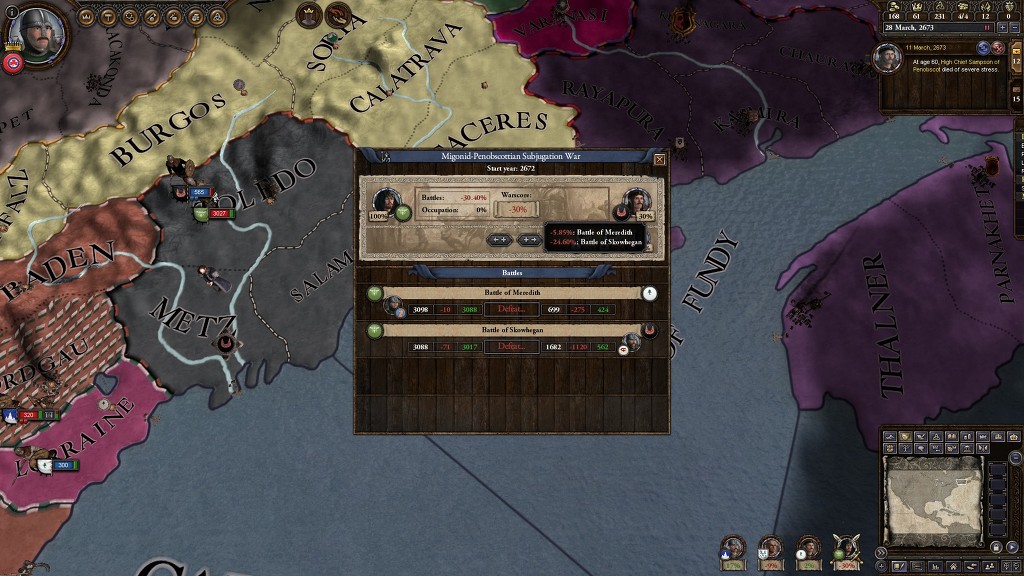The height and width of the screenshot is (576, 1024).
Task: Select the defender portrait showing 30%
Action: pyautogui.click(x=636, y=200)
